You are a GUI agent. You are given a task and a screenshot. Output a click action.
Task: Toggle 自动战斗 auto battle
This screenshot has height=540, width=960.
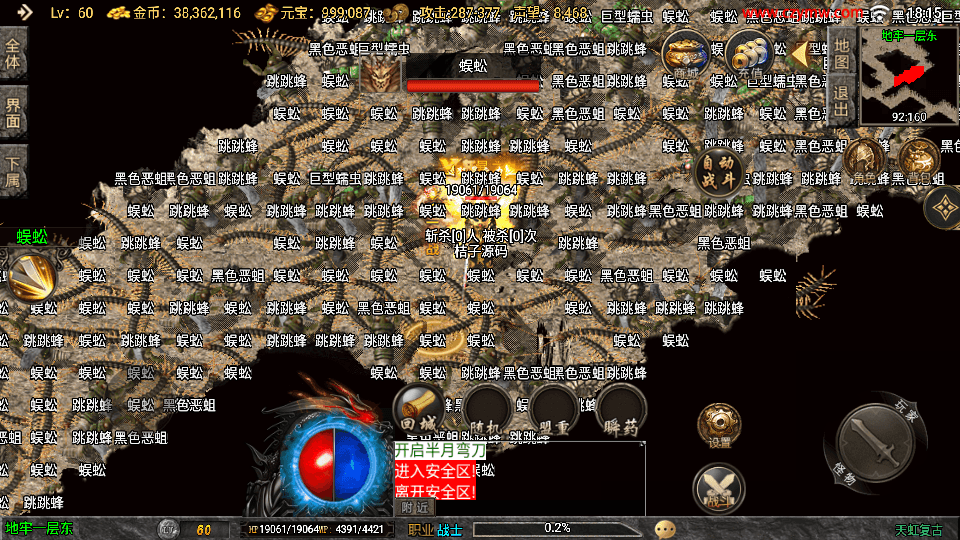tap(719, 172)
